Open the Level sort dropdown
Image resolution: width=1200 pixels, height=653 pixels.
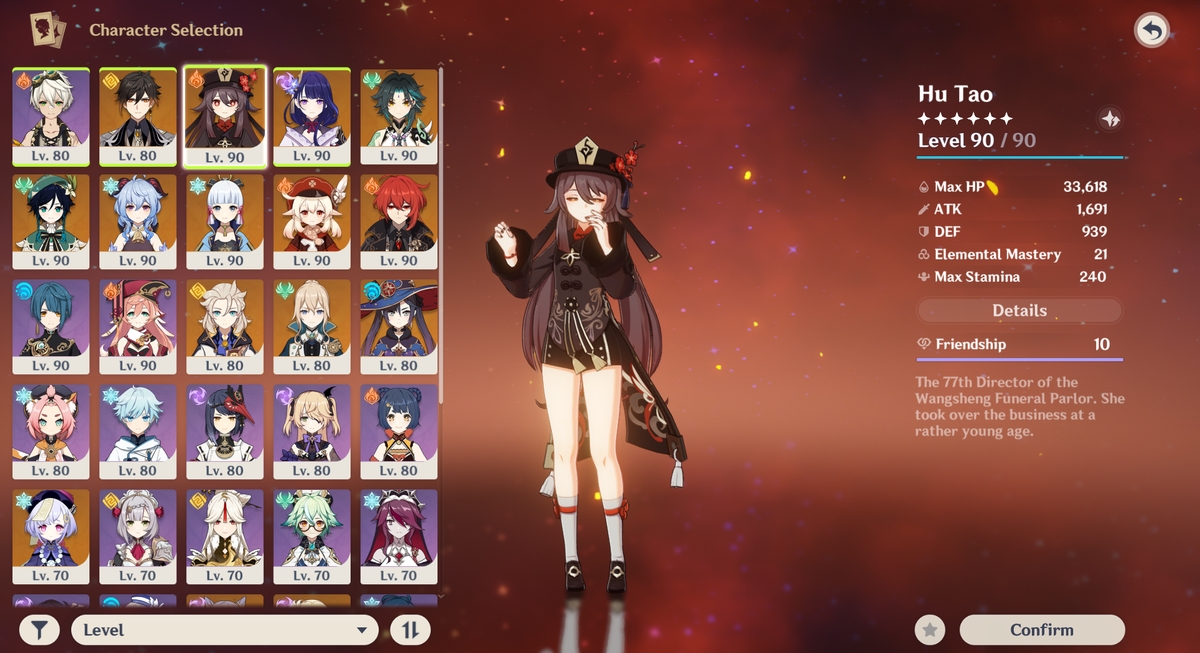click(225, 630)
